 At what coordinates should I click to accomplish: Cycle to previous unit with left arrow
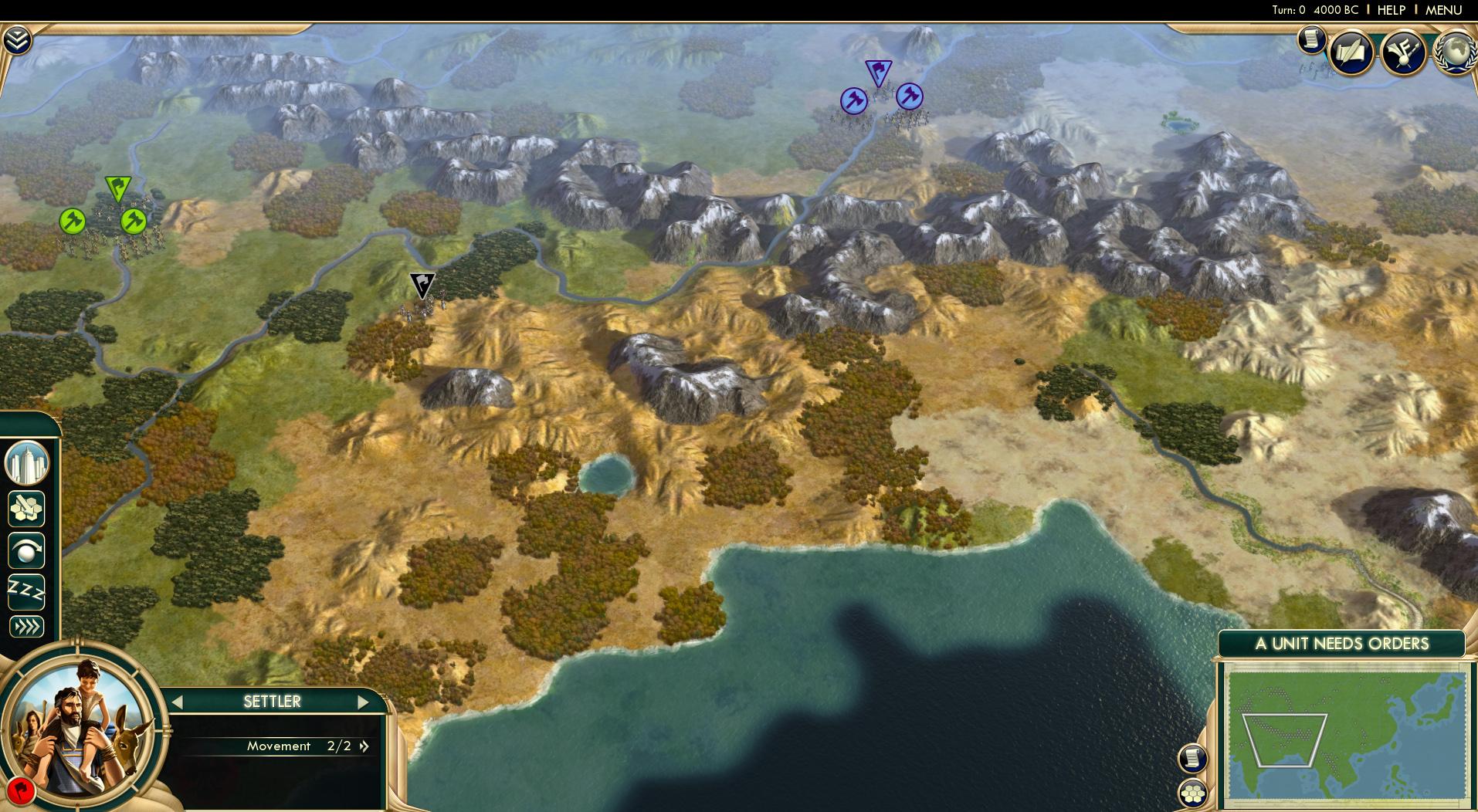click(178, 702)
